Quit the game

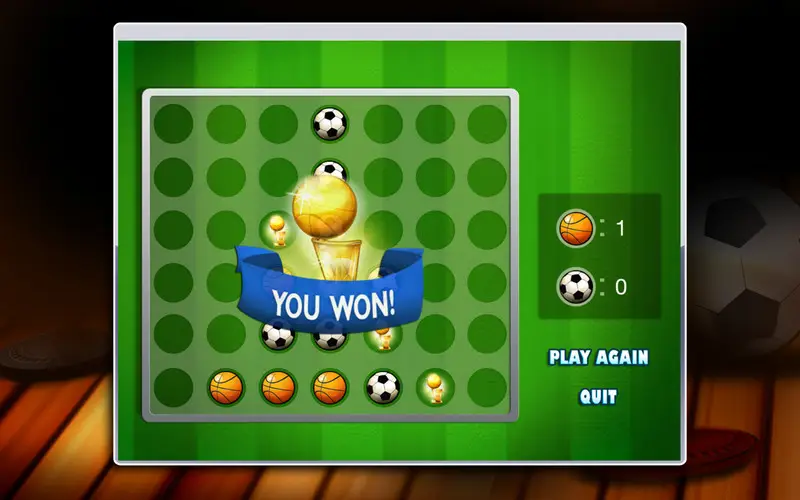point(598,396)
